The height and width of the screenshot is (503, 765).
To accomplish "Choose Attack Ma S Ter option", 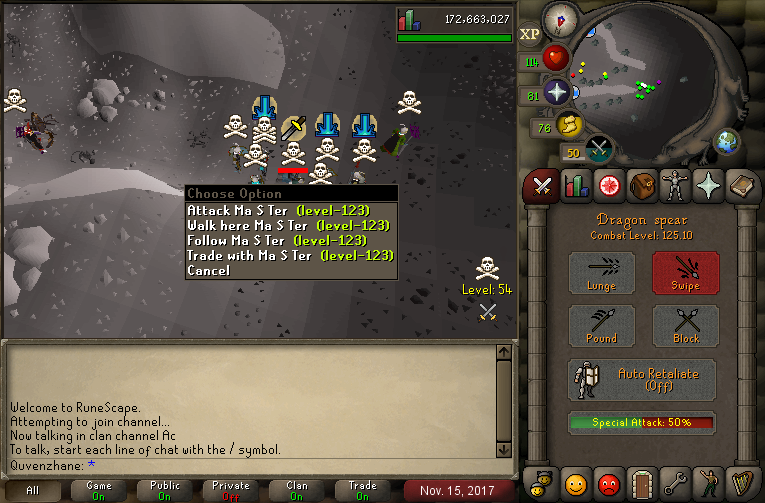I will tap(278, 210).
